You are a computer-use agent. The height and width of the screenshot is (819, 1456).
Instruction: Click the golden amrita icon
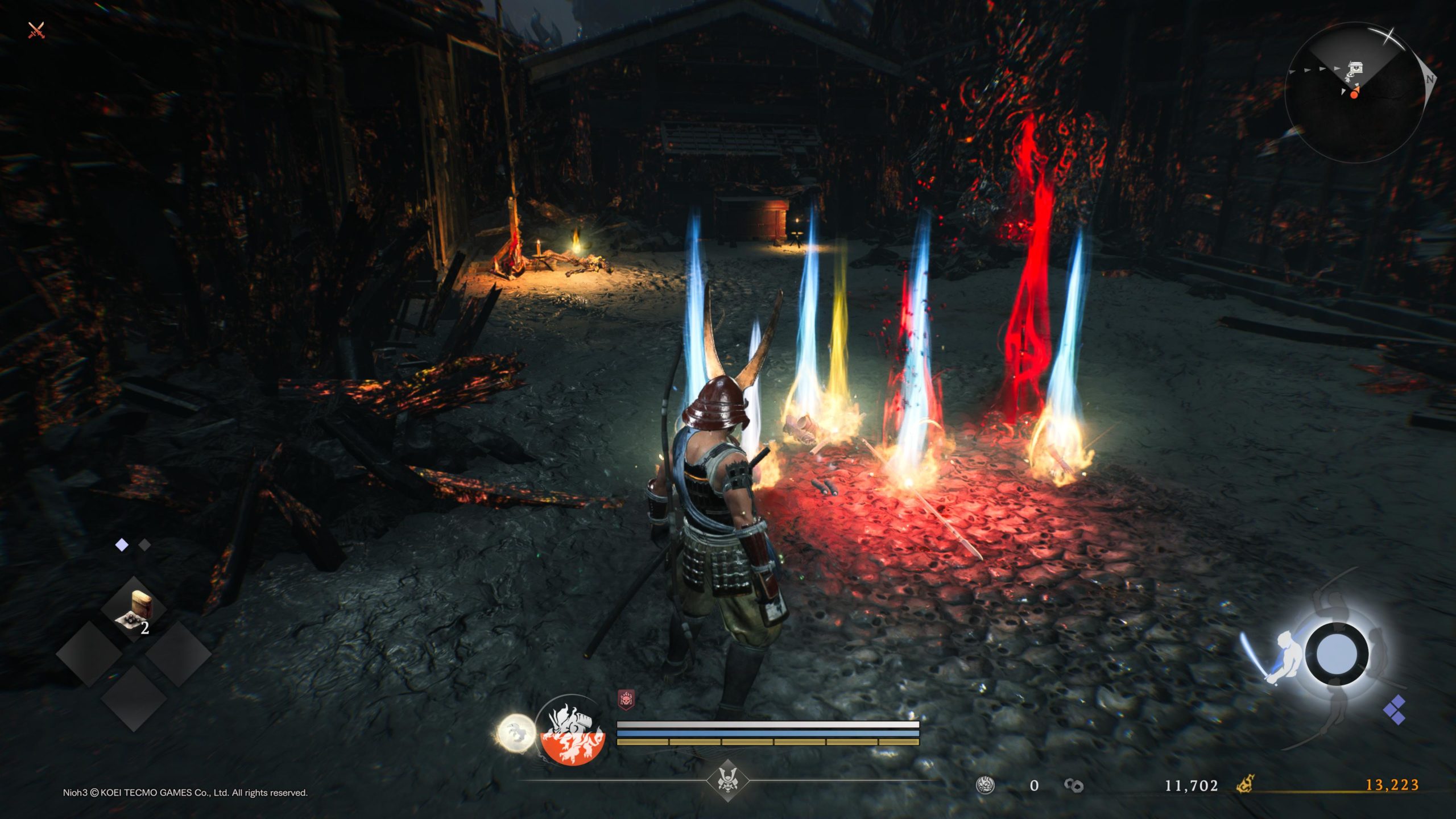1246,785
